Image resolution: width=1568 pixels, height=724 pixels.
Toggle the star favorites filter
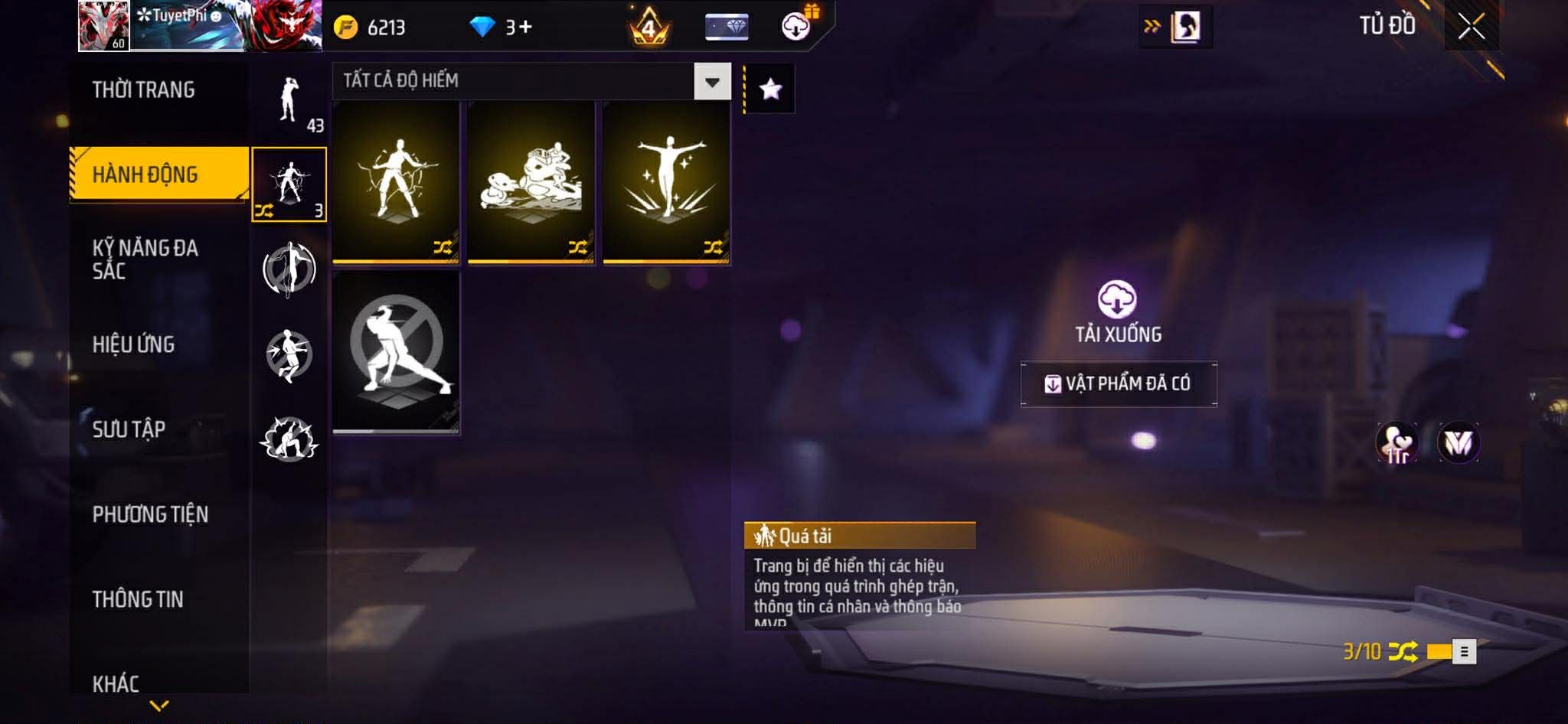click(x=770, y=90)
